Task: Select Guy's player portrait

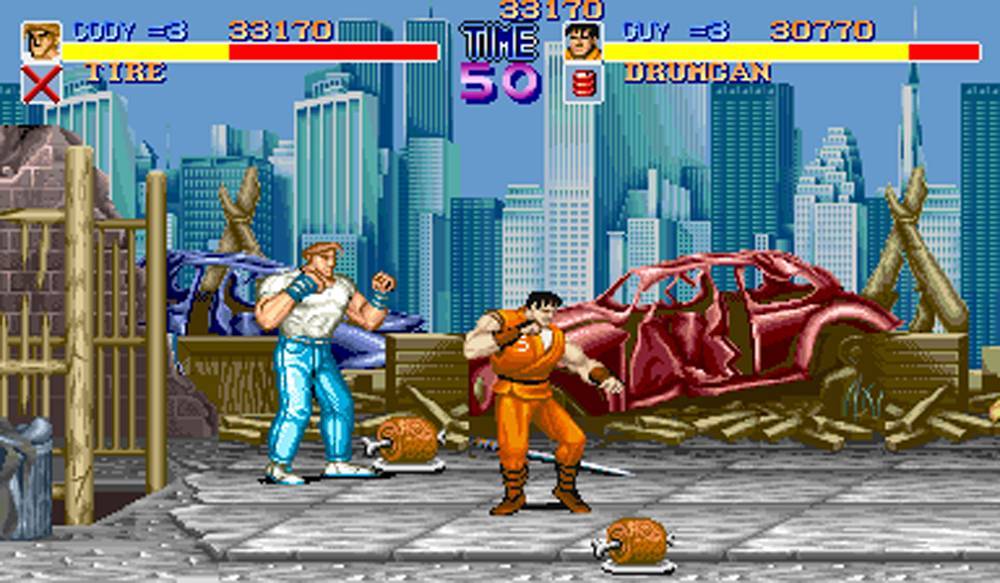Action: (x=582, y=42)
